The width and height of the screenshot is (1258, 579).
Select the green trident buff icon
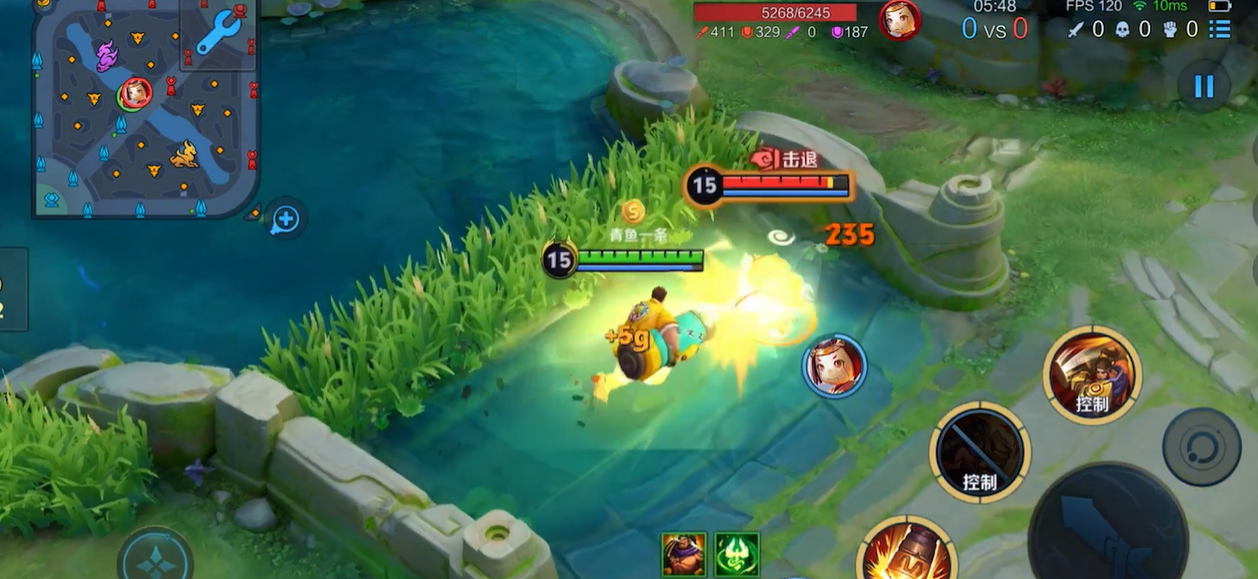737,554
